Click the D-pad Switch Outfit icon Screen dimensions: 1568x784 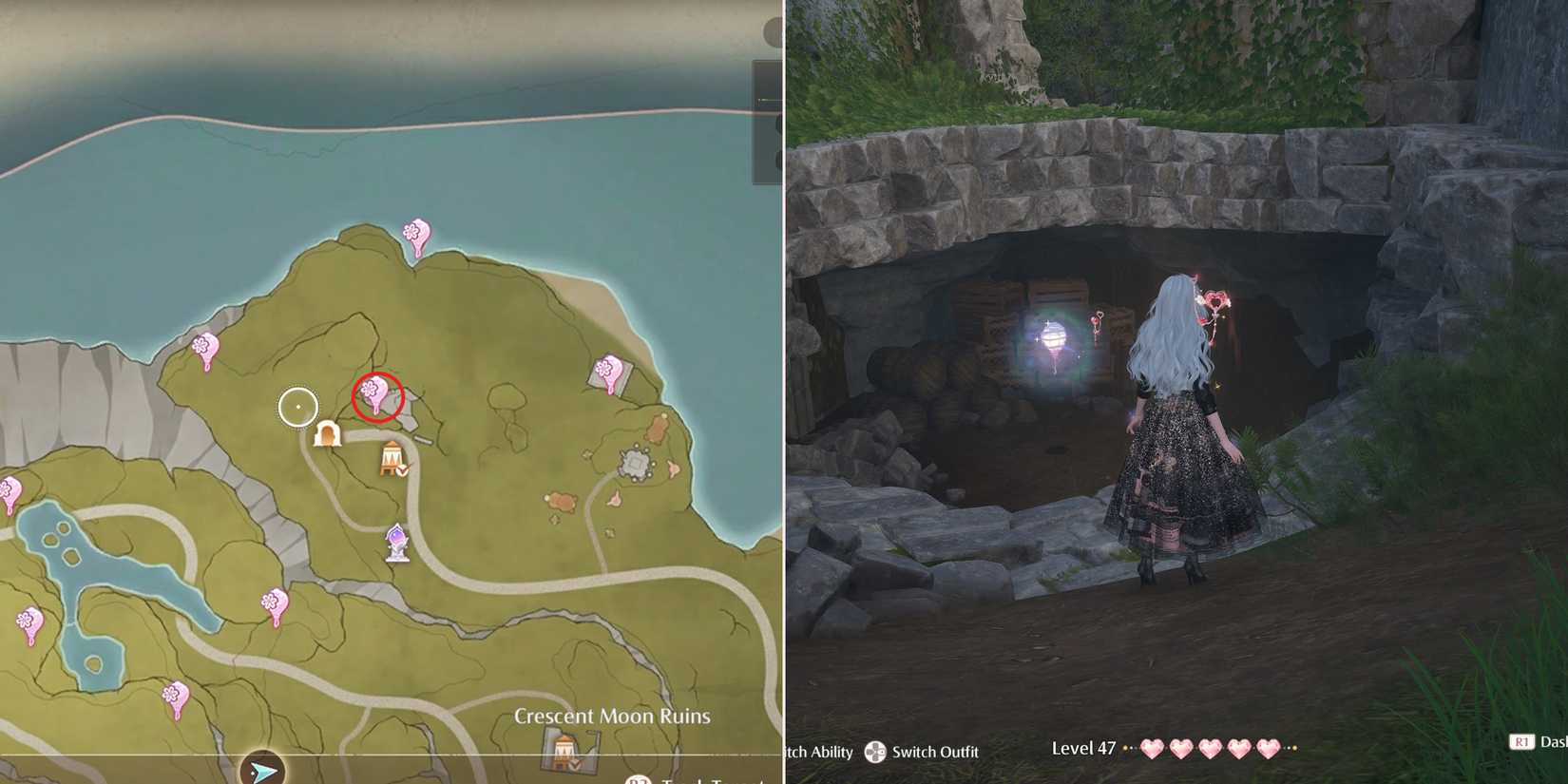point(874,751)
